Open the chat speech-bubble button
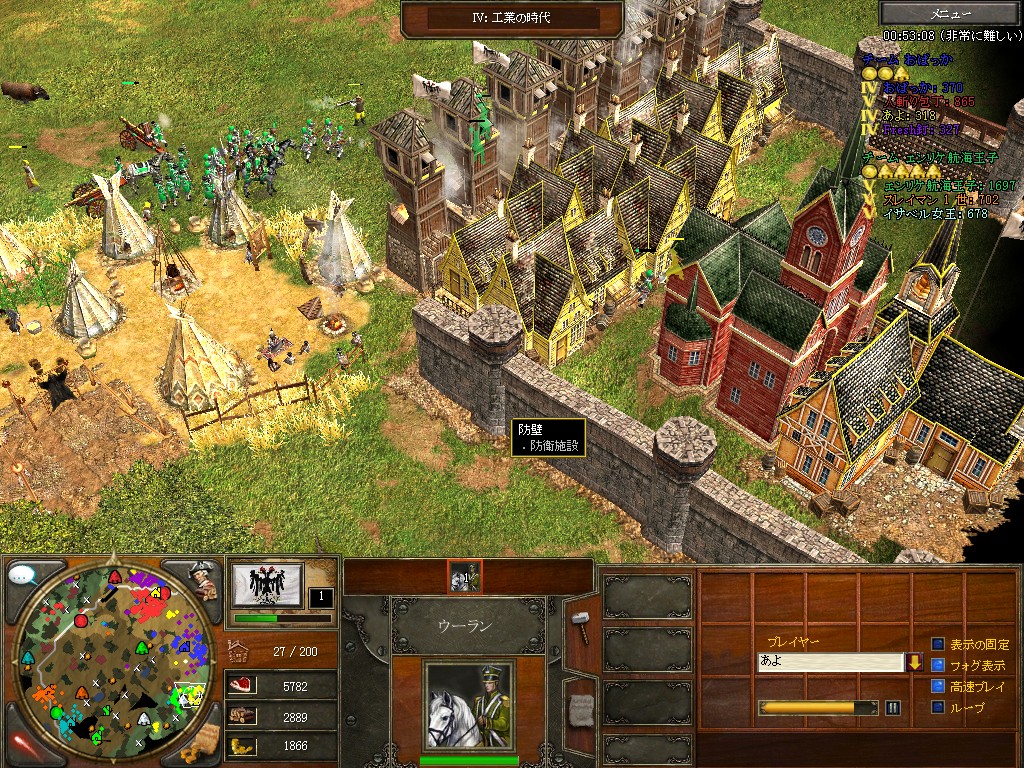1024x768 pixels. 24,576
